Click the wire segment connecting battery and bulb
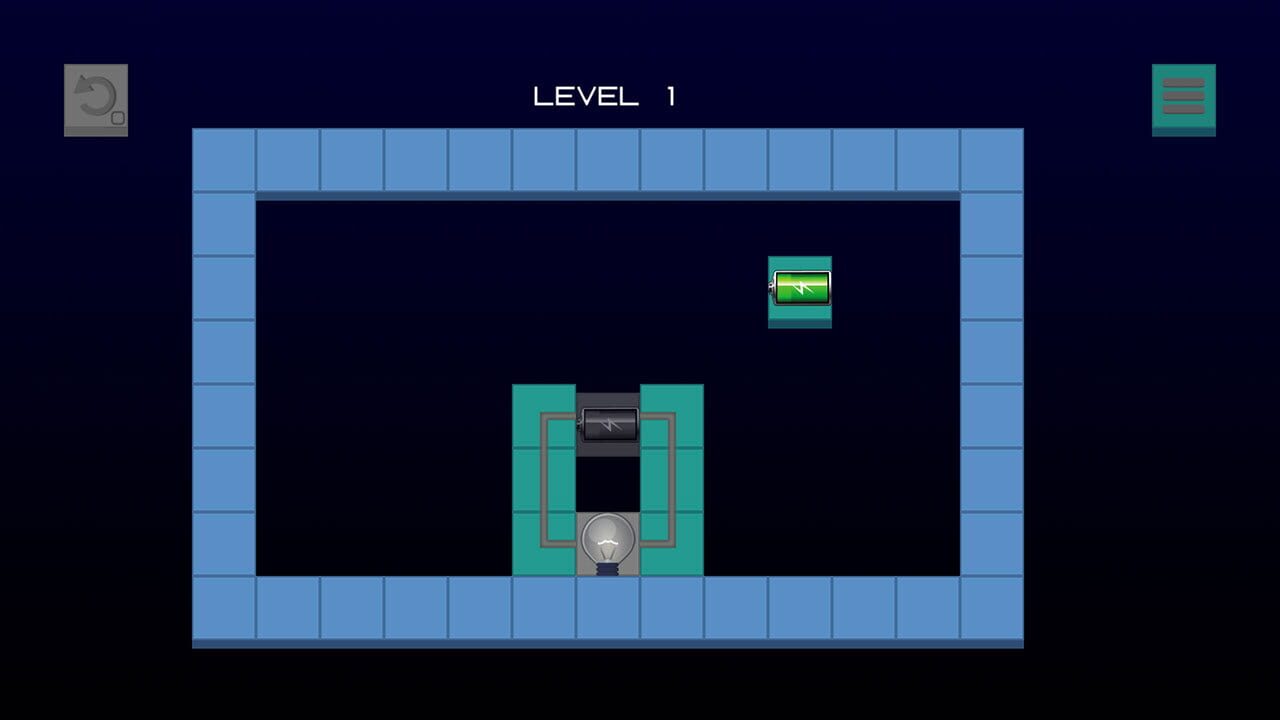1280x720 pixels. point(543,480)
